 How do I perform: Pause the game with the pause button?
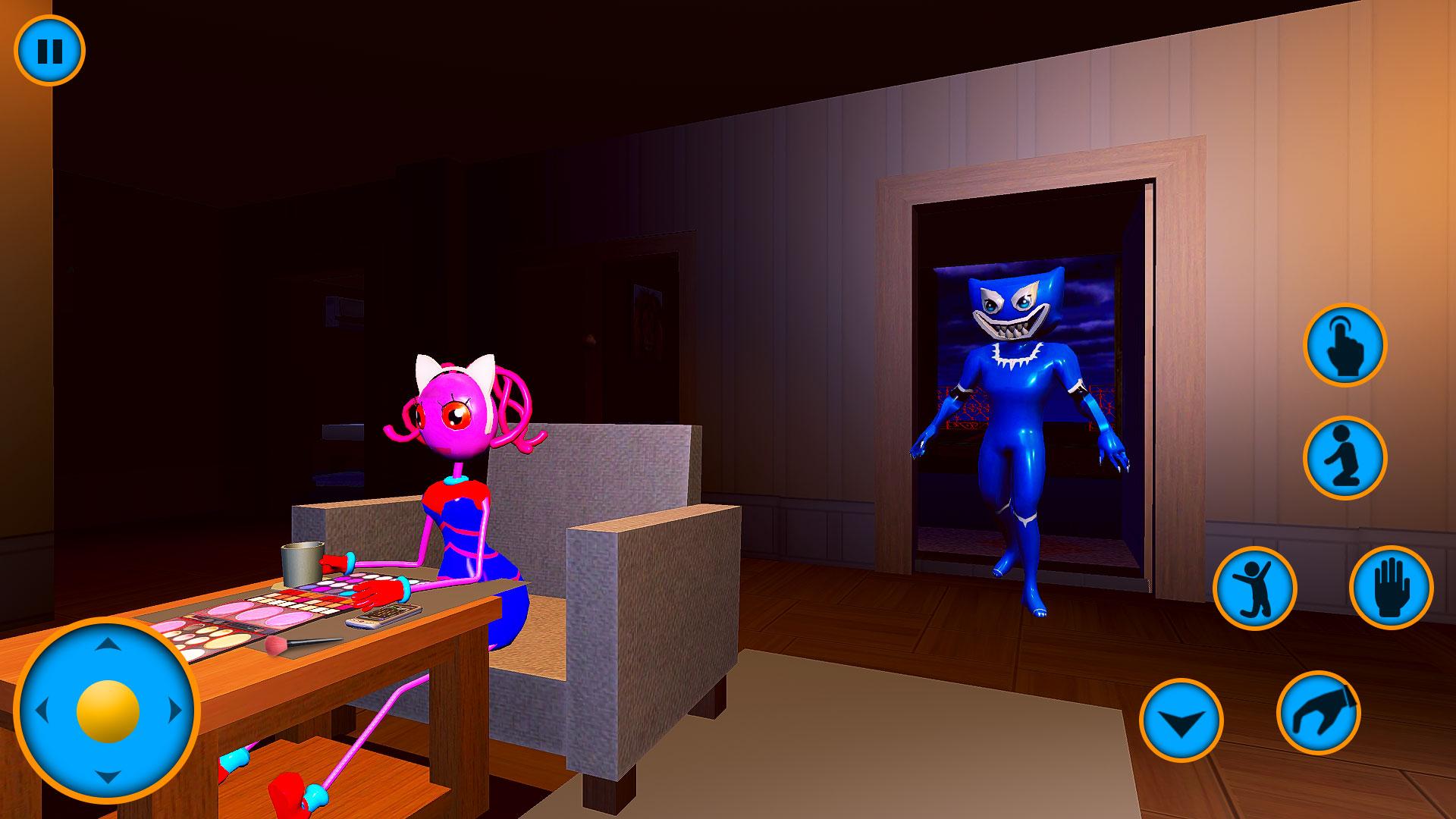[x=51, y=52]
